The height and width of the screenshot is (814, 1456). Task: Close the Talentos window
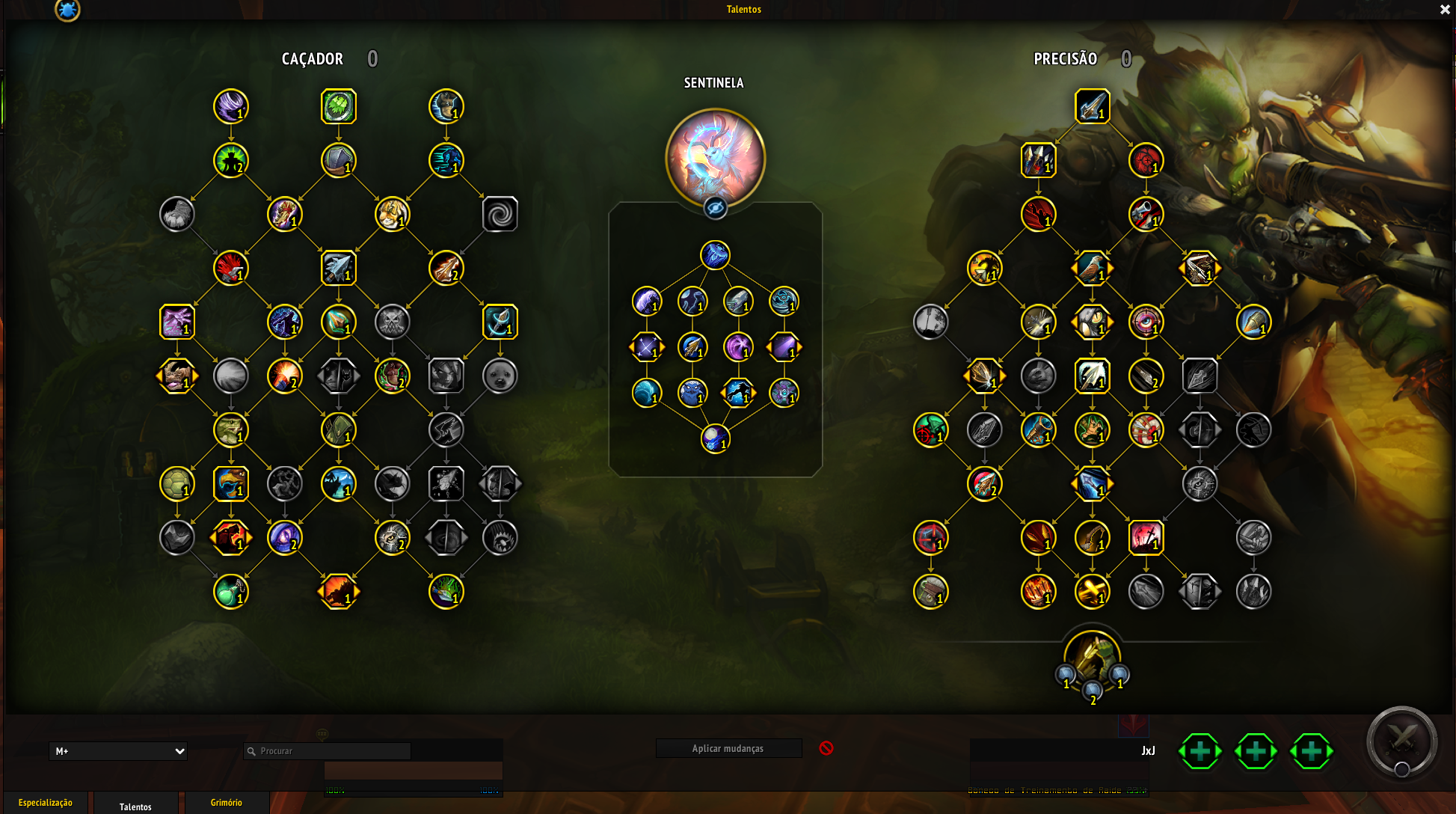[1445, 10]
